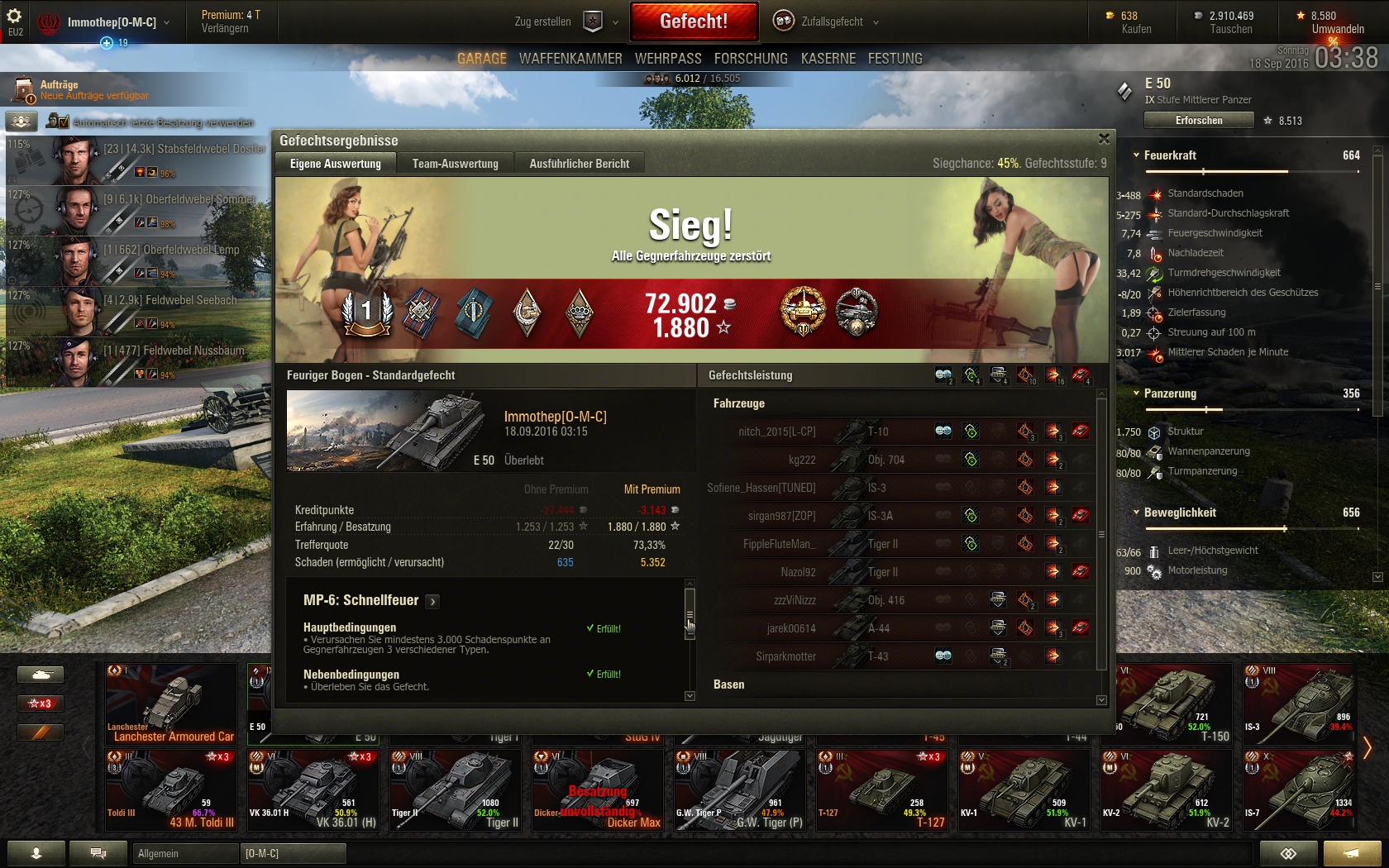
Task: Open the Festung menu
Action: point(895,59)
